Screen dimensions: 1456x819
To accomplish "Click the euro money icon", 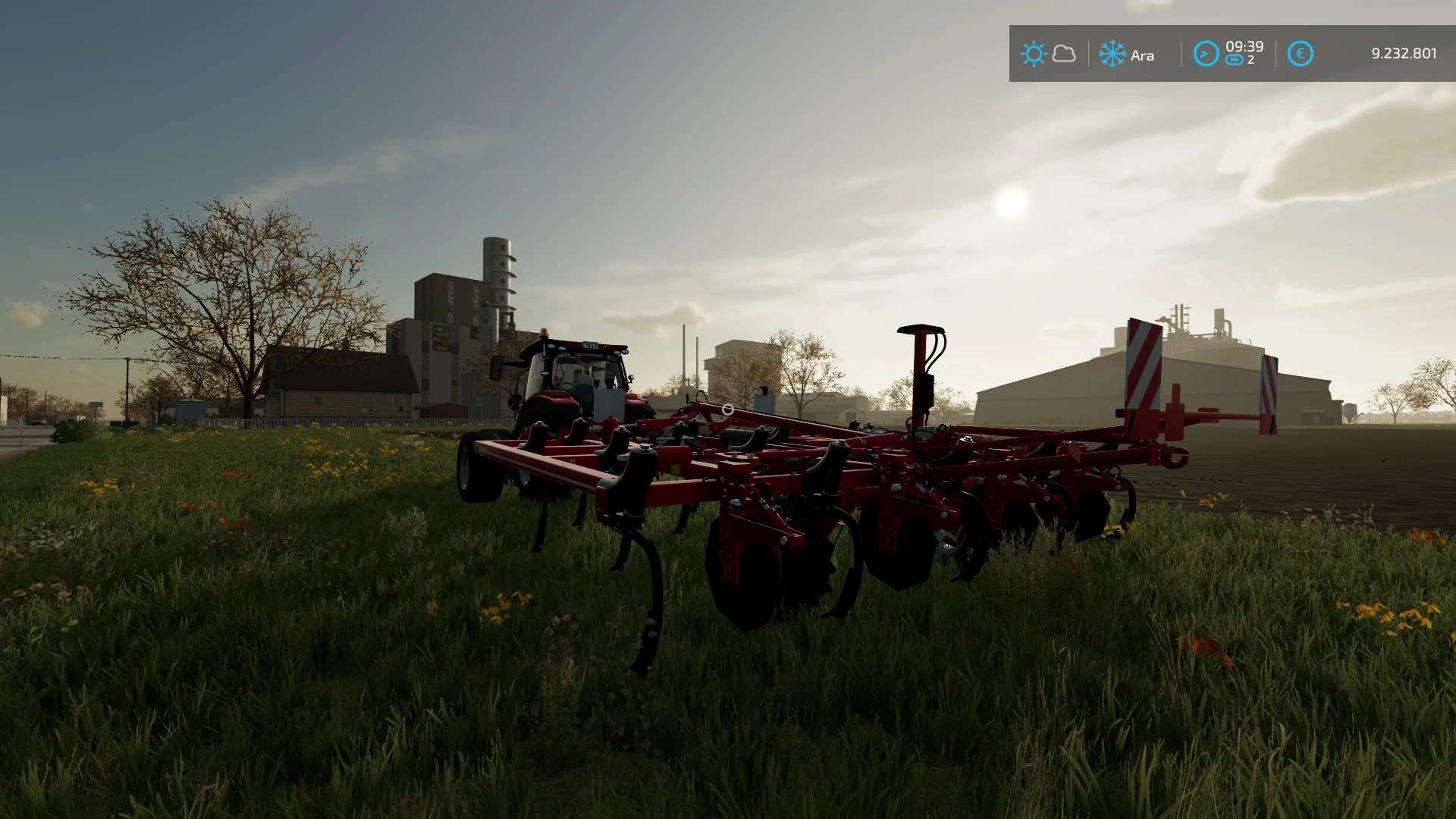I will pos(1300,54).
